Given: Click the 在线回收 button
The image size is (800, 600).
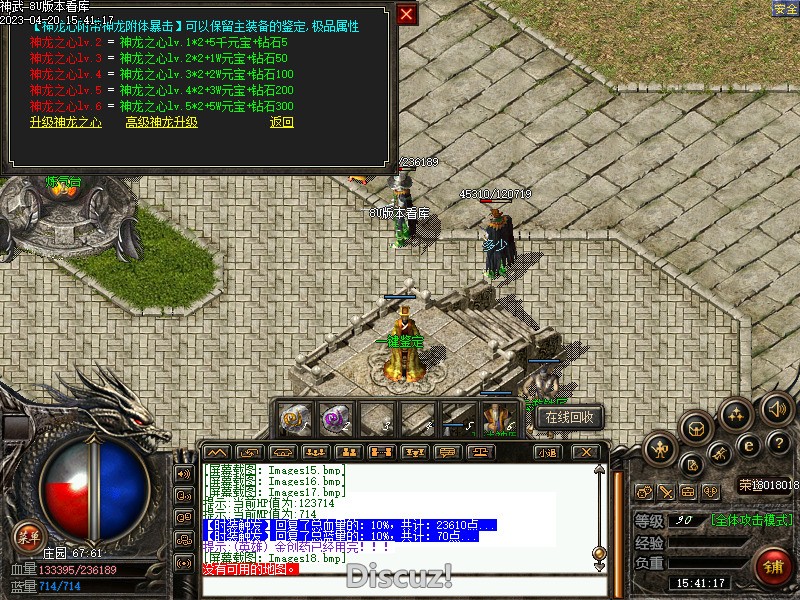Looking at the screenshot, I should [569, 417].
